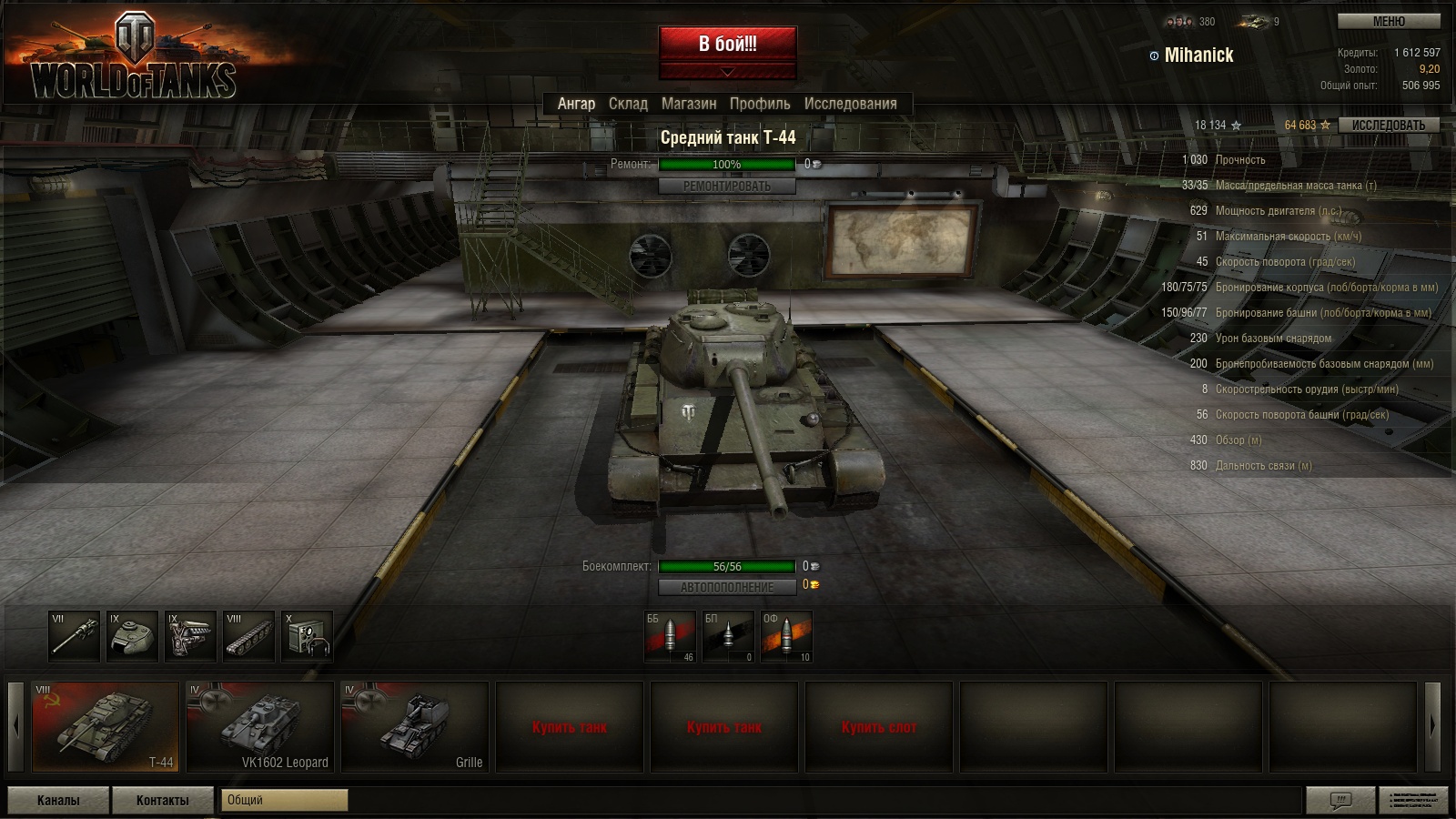Choose the ОФ high-explosive shell slot
This screenshot has height=819, width=1456.
[x=786, y=636]
